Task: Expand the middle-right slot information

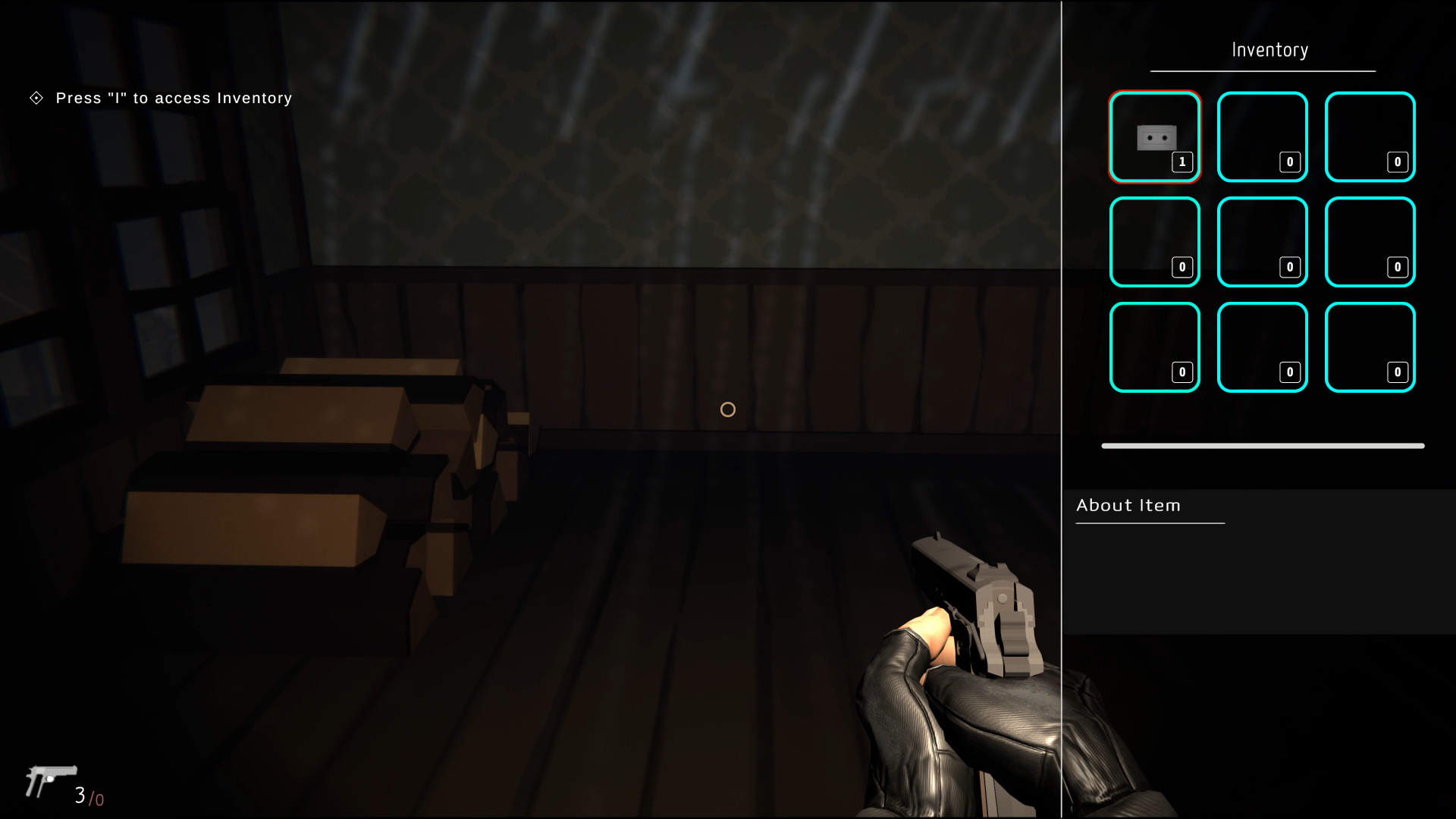Action: point(1370,242)
